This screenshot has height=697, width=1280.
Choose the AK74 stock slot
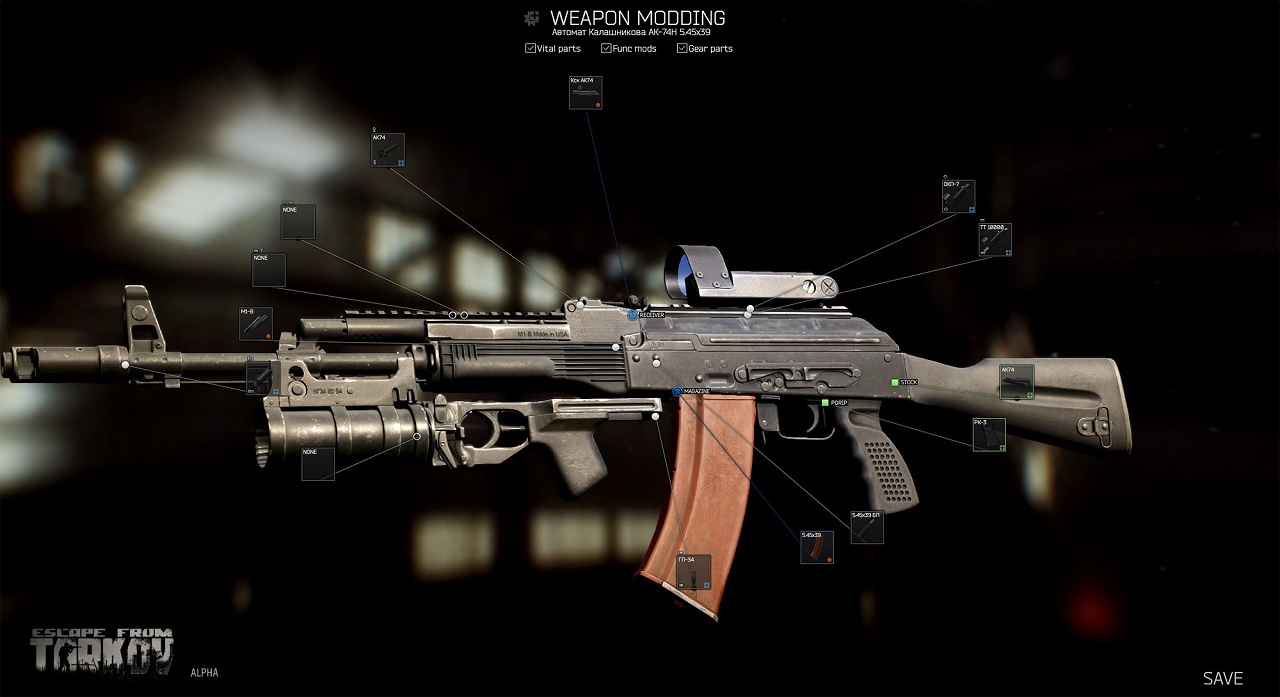[1017, 382]
